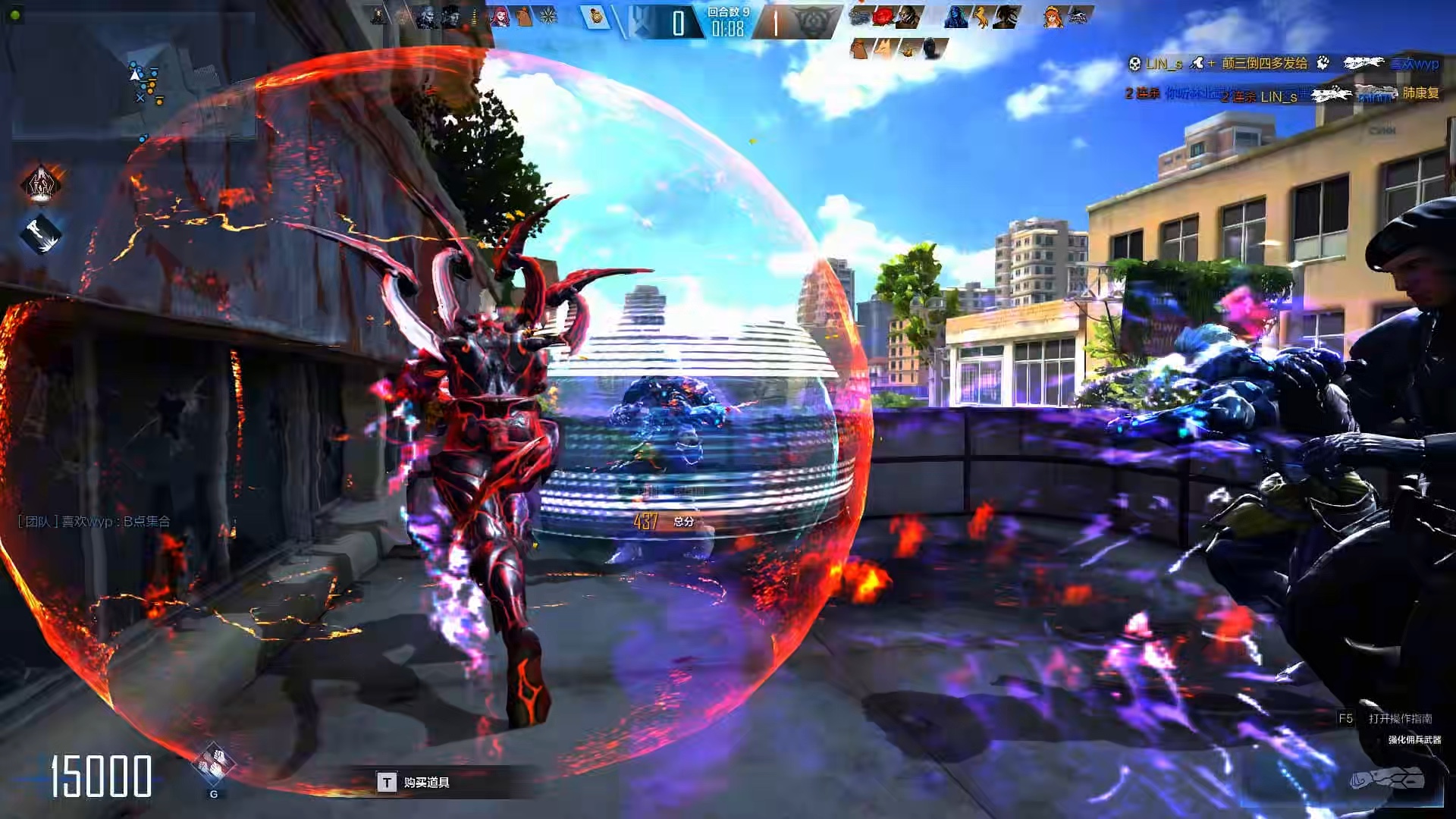The height and width of the screenshot is (819, 1456).
Task: Click the weapon silhouette icon at bottom right
Action: (x=1389, y=780)
